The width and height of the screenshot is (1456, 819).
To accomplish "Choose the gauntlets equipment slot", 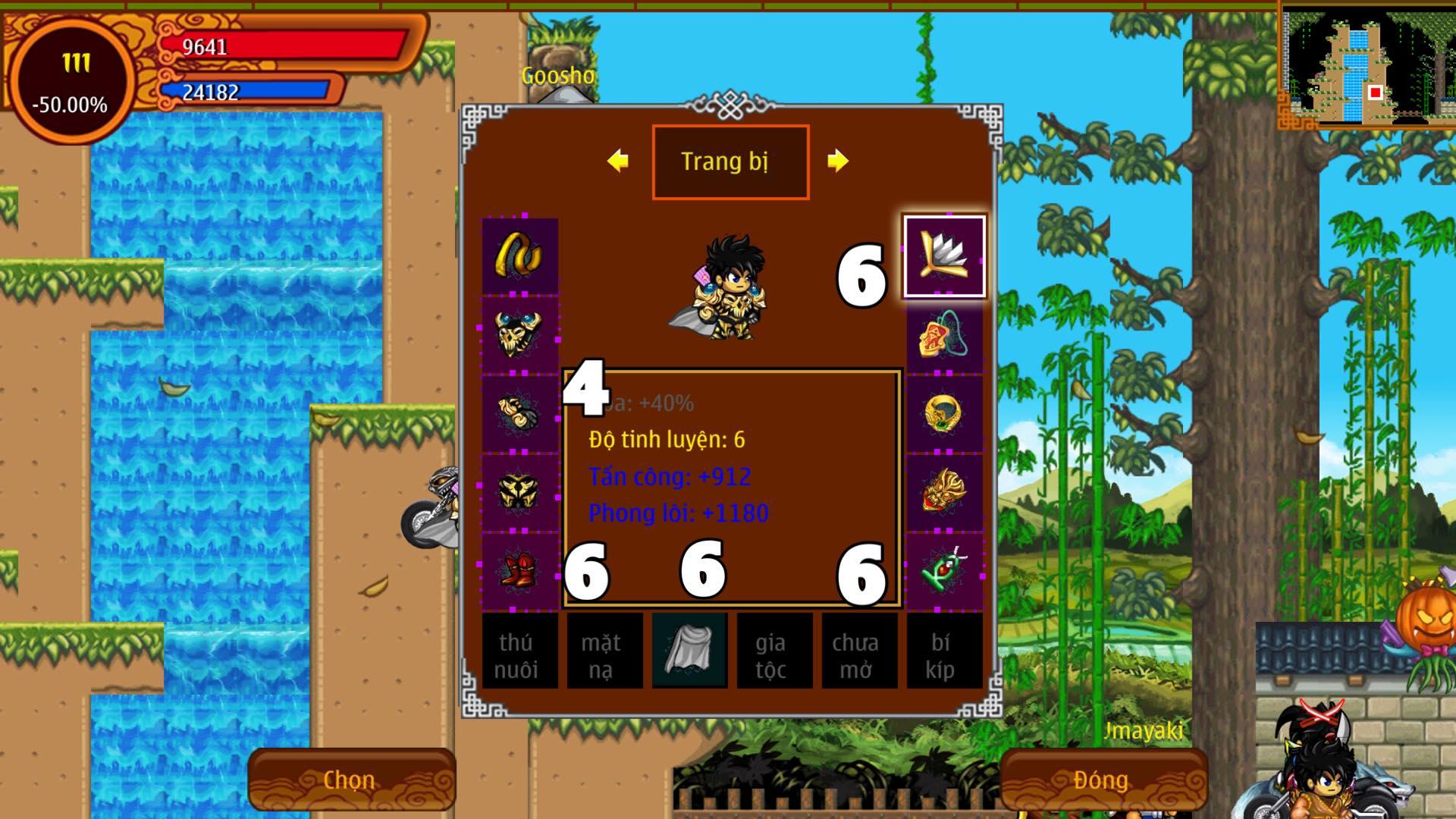I will click(520, 413).
